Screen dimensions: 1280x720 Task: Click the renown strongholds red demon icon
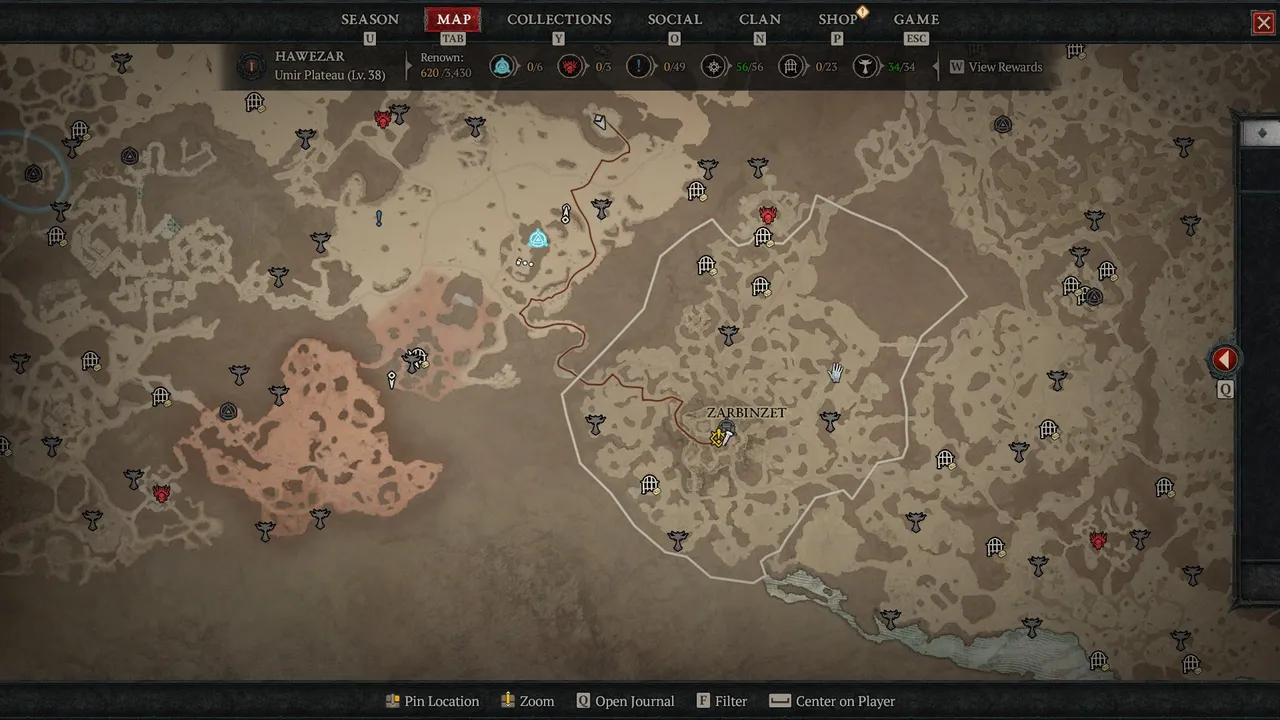pyautogui.click(x=571, y=67)
